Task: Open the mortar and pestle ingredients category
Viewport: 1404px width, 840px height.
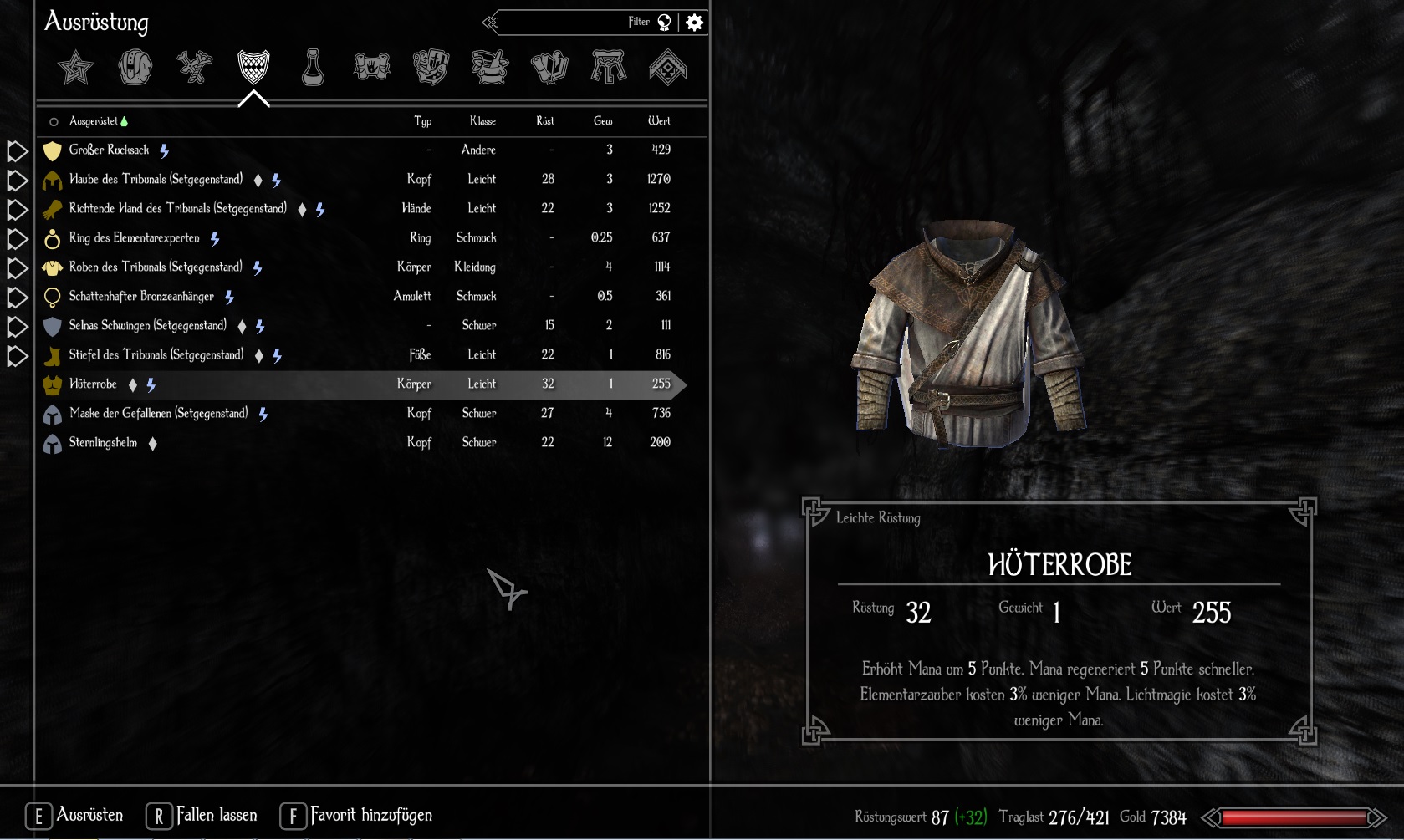Action: point(490,68)
